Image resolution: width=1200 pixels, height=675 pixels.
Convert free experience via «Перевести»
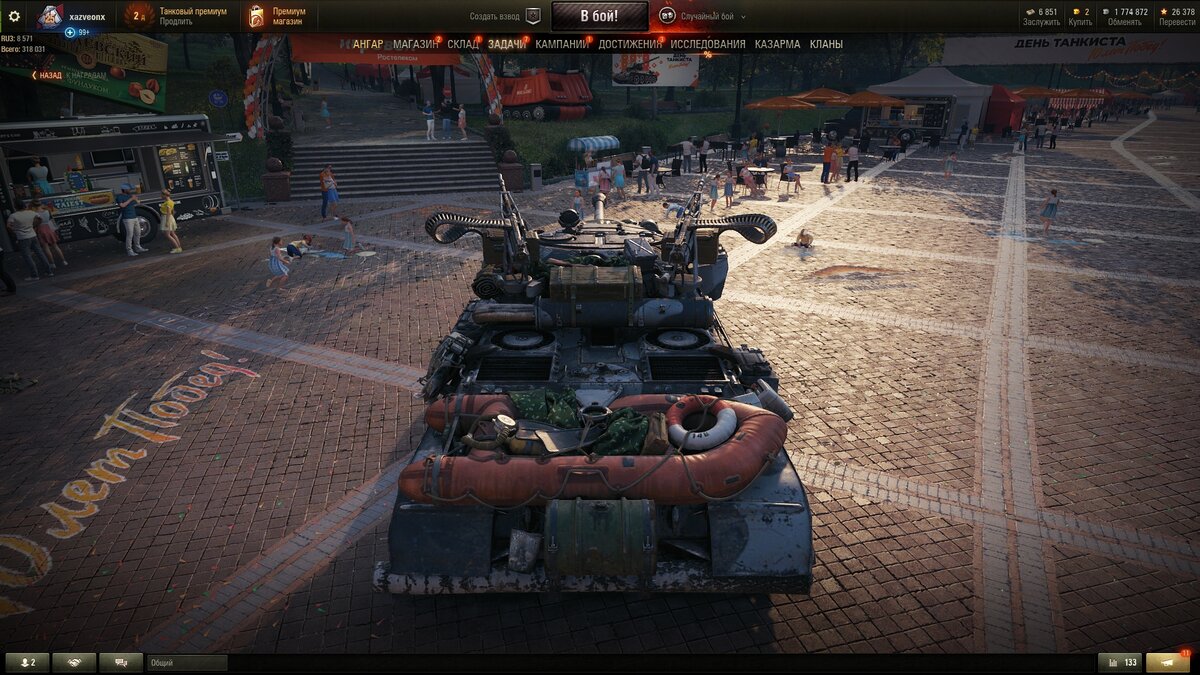pos(1177,22)
